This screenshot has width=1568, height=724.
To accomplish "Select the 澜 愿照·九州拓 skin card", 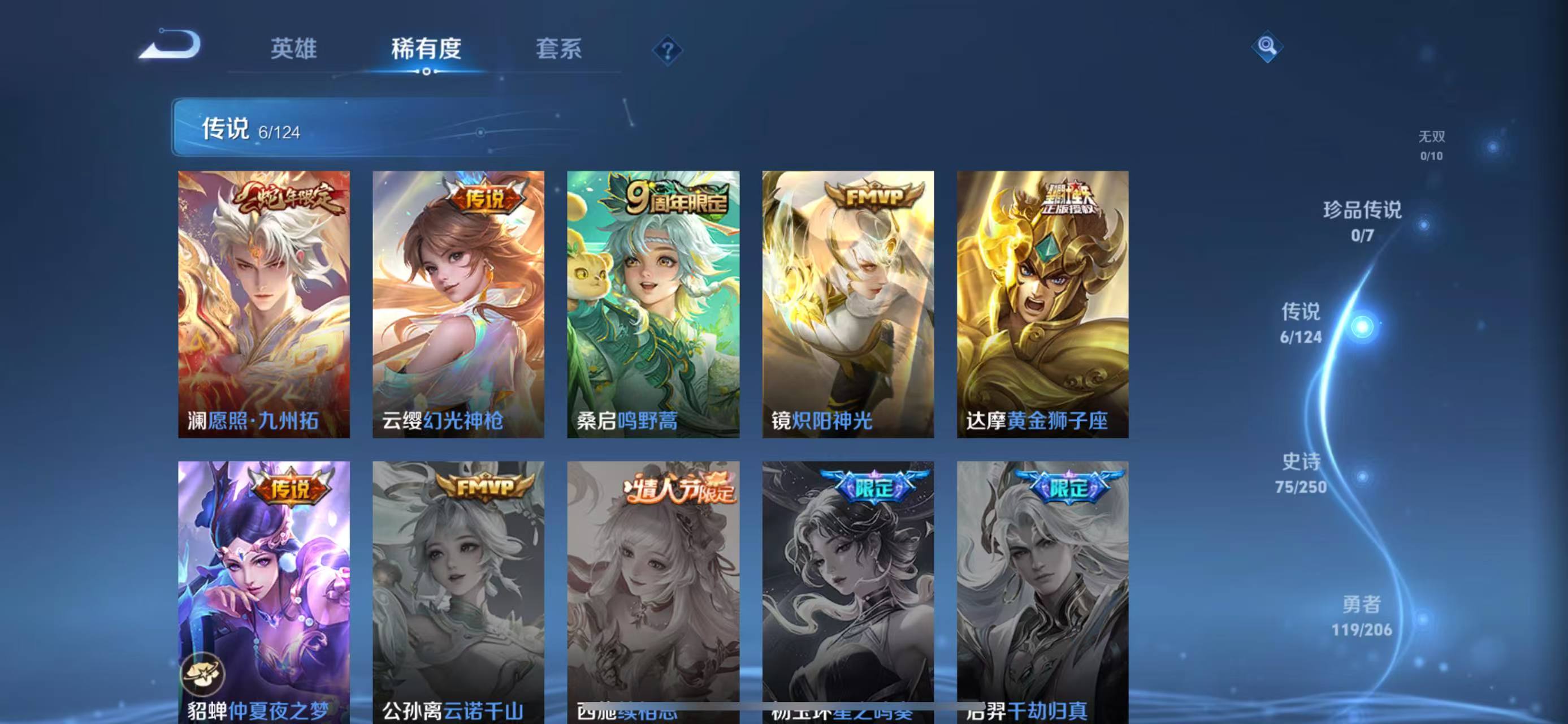I will point(263,304).
